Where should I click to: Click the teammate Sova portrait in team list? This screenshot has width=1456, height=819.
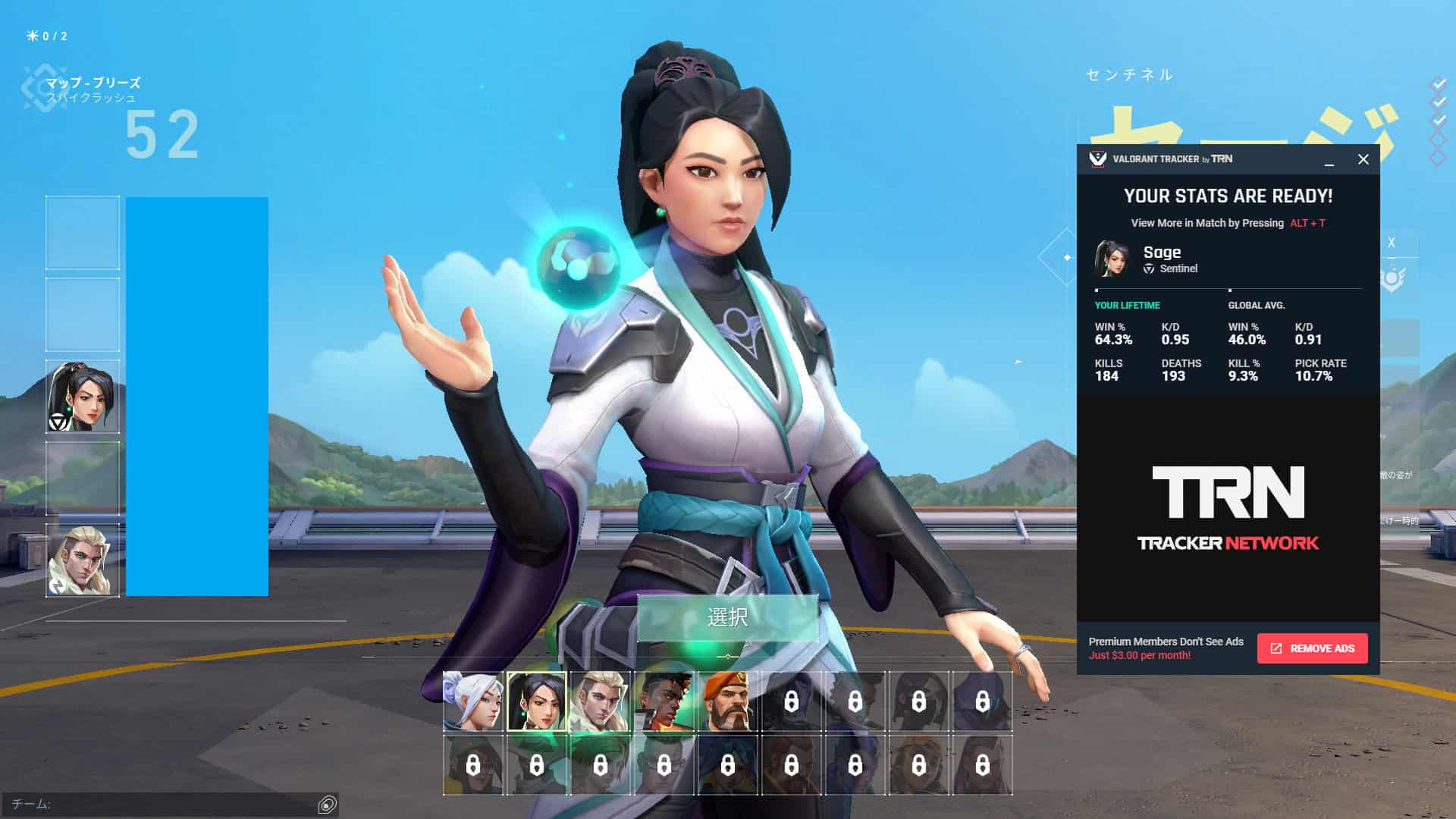coord(82,560)
